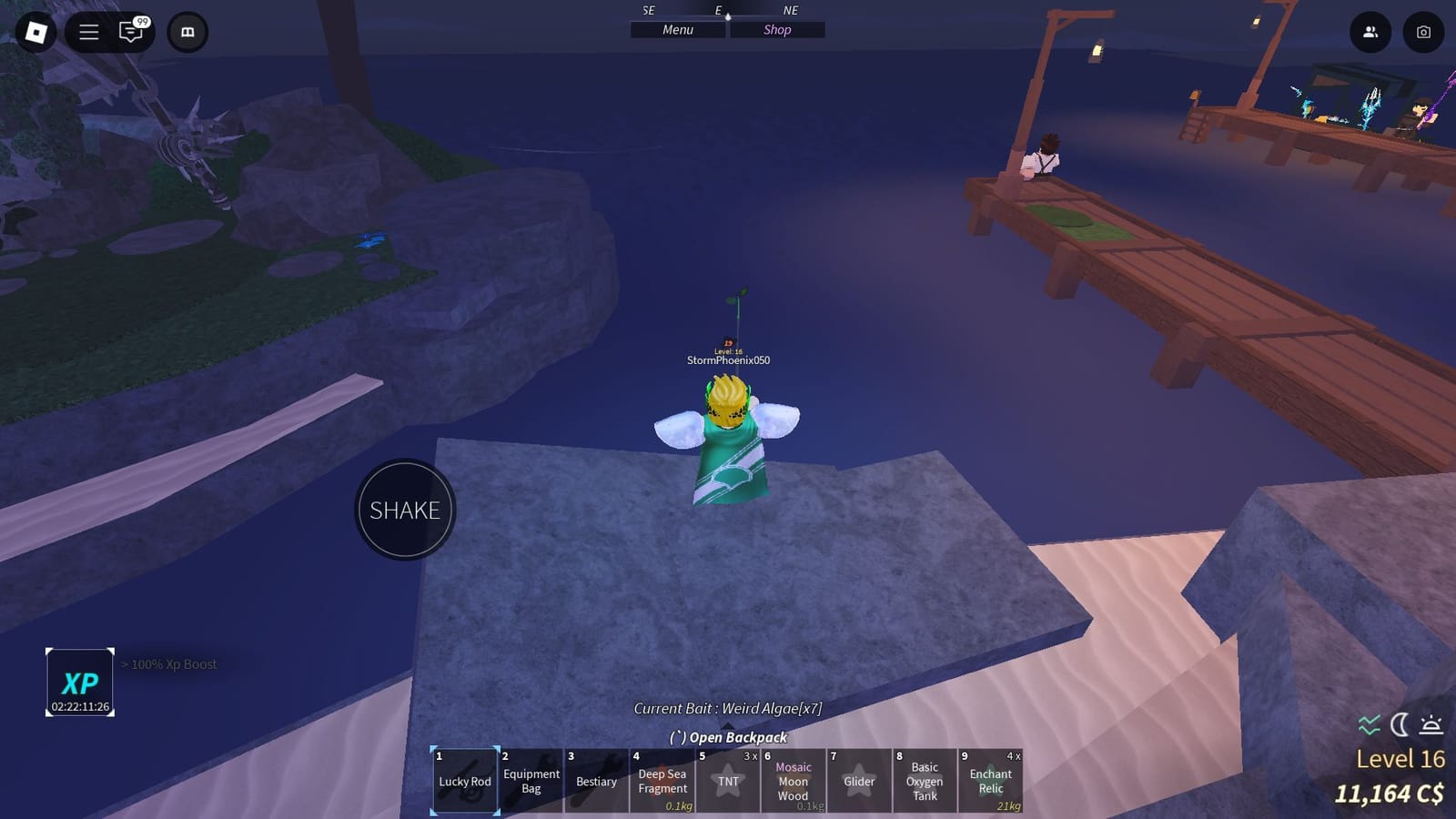Image resolution: width=1456 pixels, height=819 pixels.
Task: Open the Basic Oxygen Tank slot
Action: pyautogui.click(x=925, y=781)
